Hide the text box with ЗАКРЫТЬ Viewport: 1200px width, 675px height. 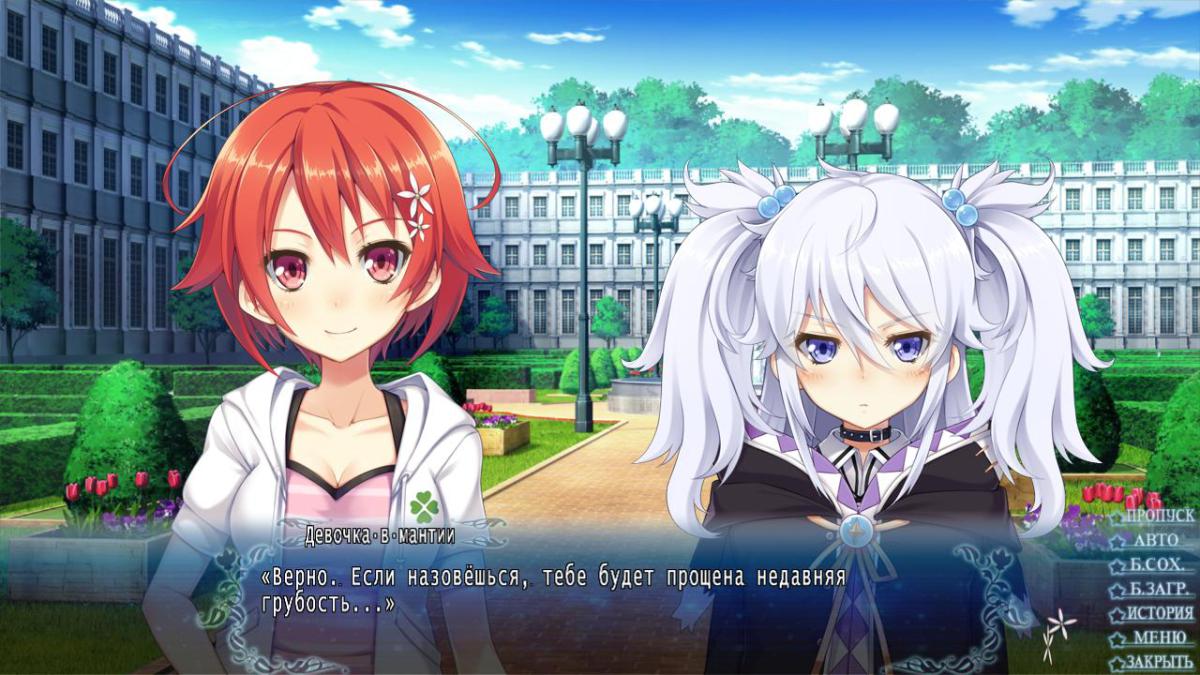click(x=1158, y=662)
